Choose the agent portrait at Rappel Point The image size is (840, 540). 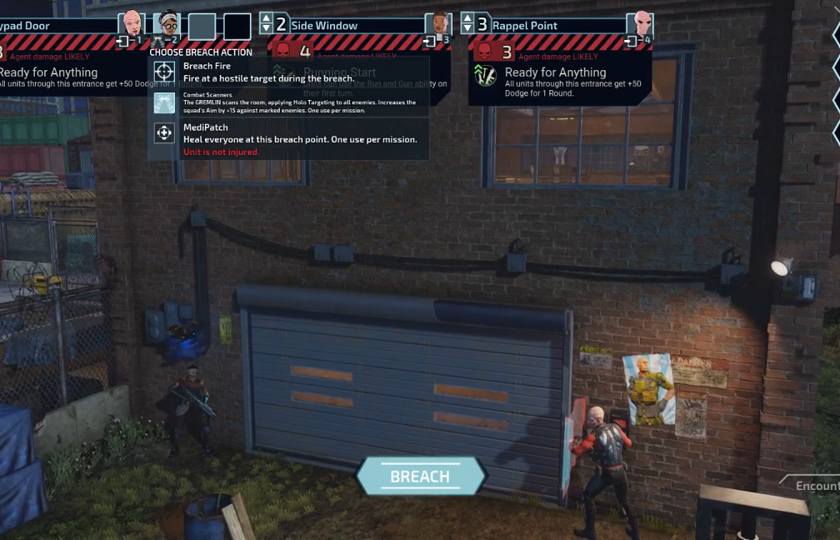[640, 24]
